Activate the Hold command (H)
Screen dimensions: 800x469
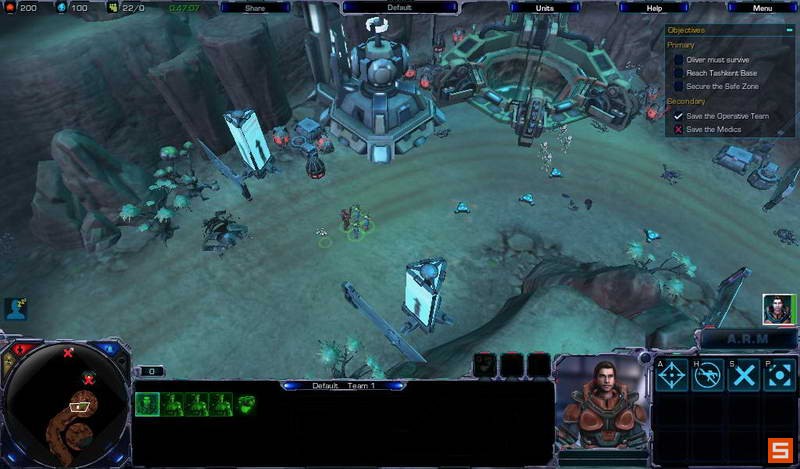pos(708,375)
